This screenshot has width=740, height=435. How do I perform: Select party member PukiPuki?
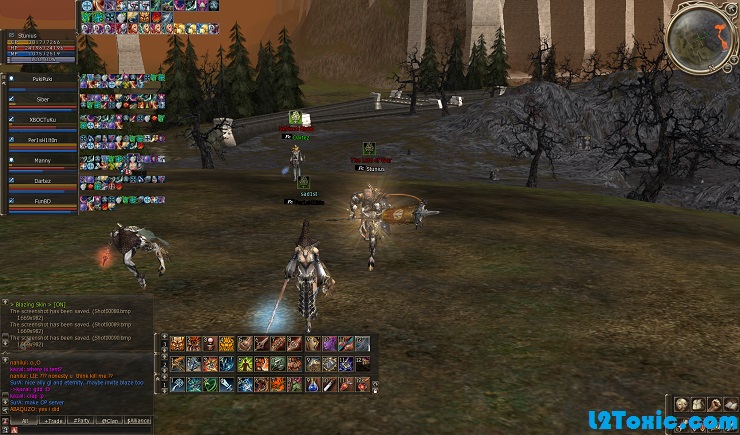[x=41, y=76]
